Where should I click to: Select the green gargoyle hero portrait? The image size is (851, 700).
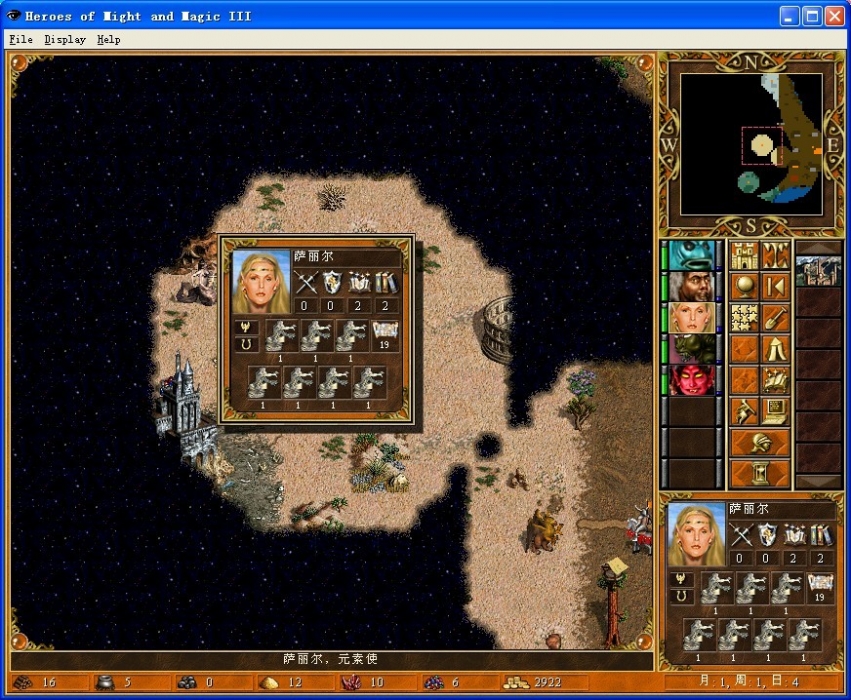point(689,349)
